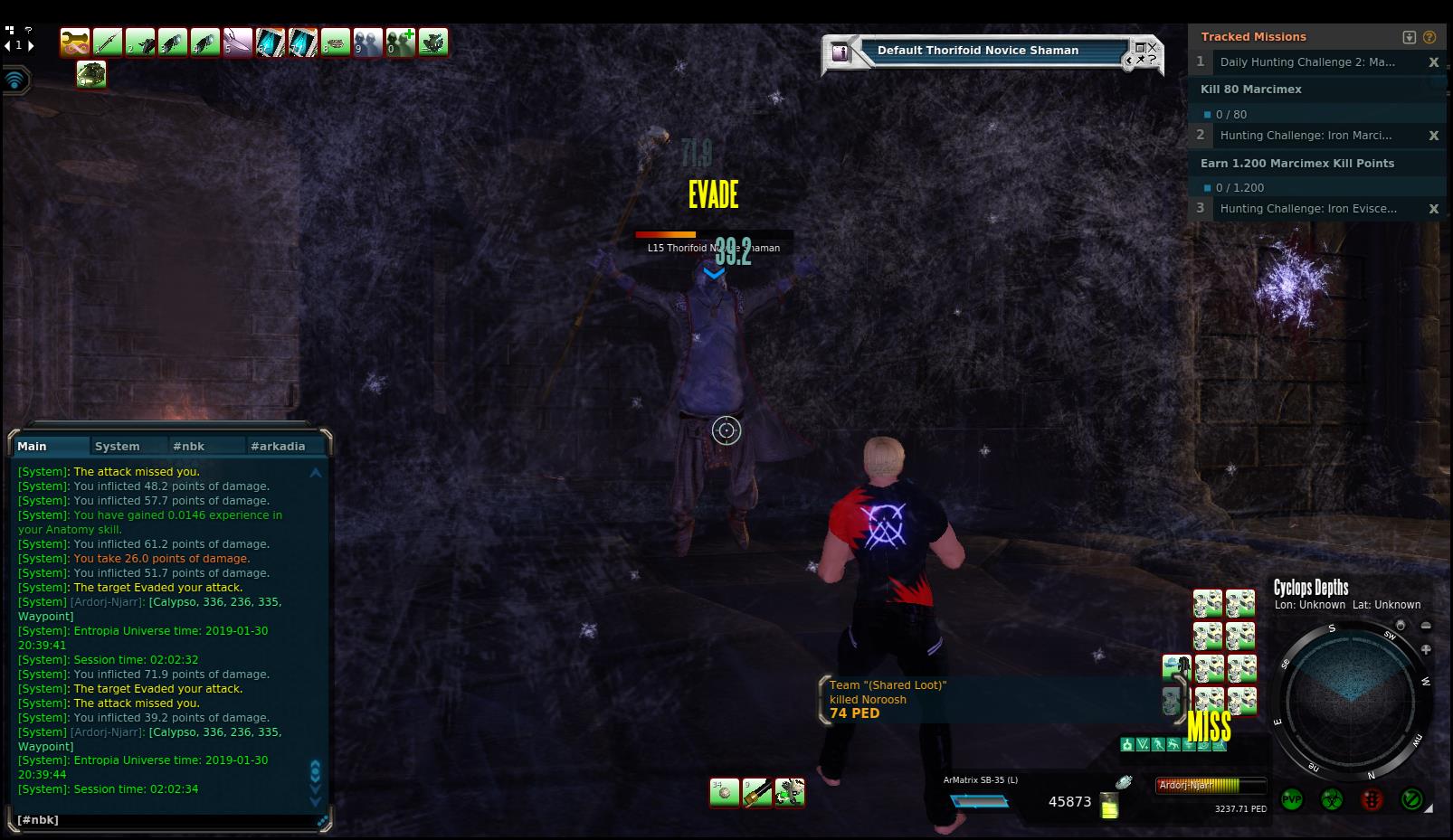
Task: Toggle the green PVP indicator button
Action: click(x=1291, y=800)
